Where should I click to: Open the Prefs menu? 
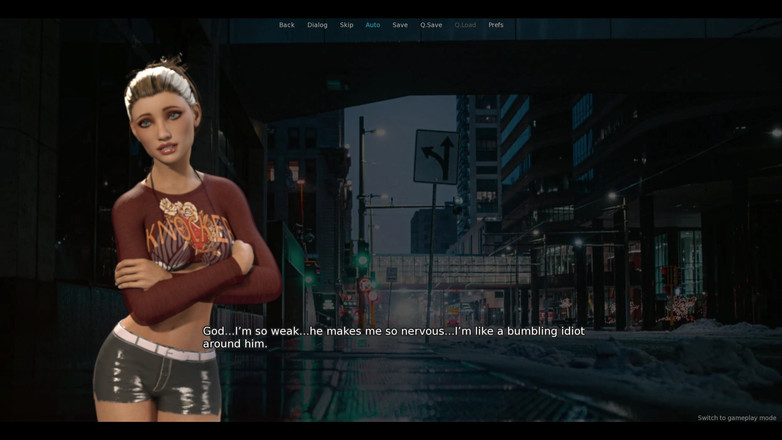click(496, 25)
